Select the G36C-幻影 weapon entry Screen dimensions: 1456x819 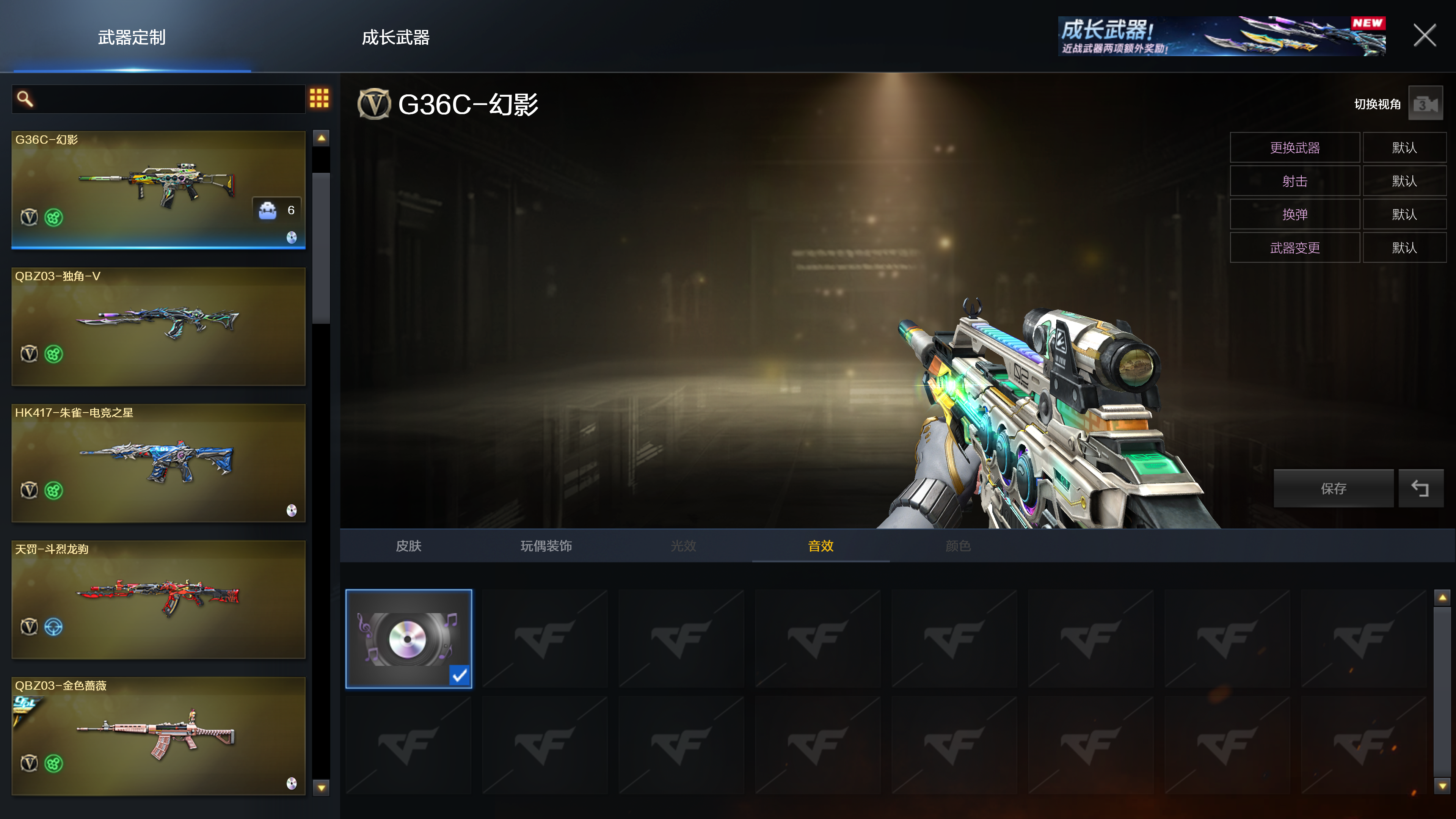point(158,189)
